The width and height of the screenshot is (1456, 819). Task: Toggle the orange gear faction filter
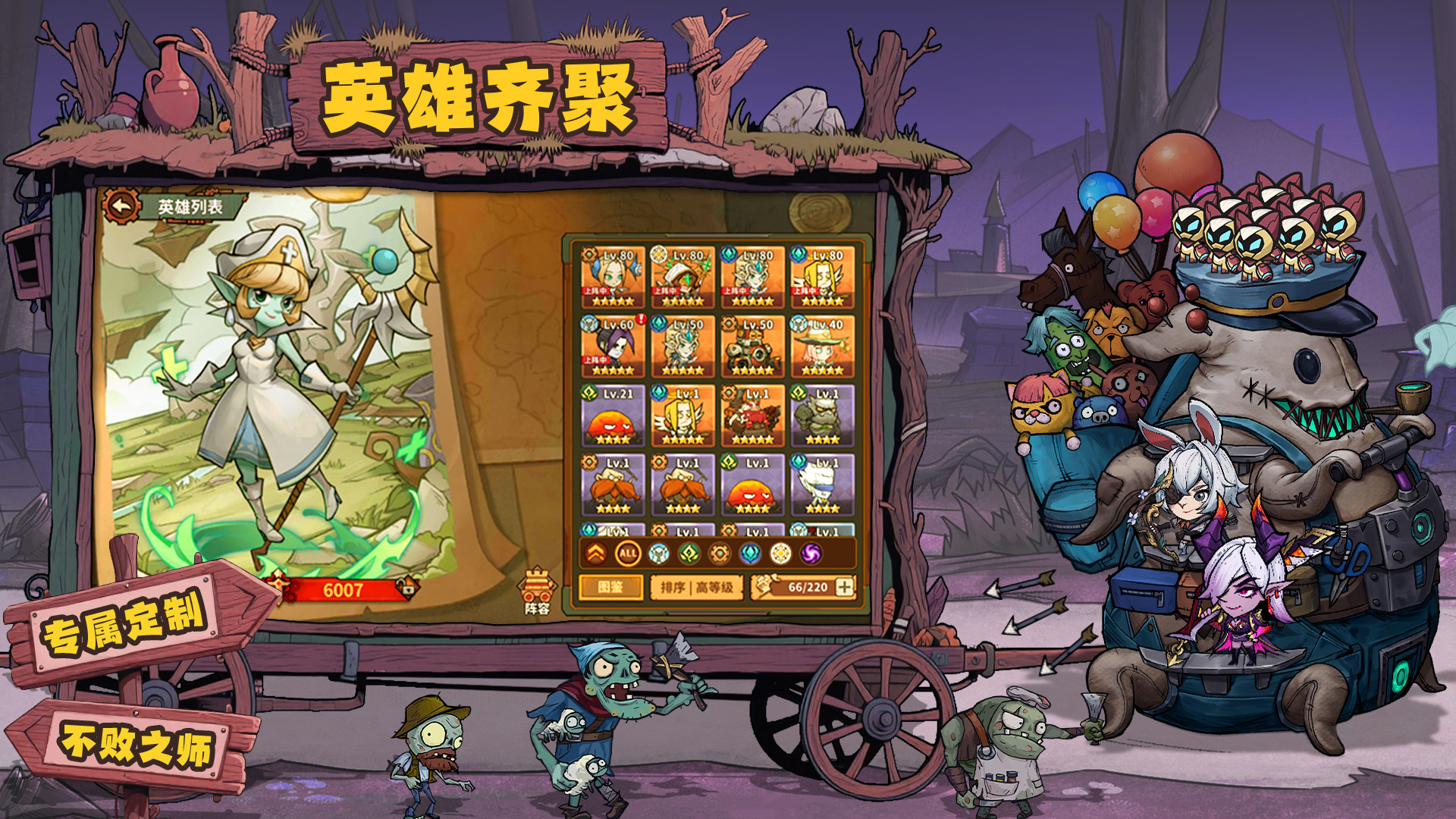[721, 552]
